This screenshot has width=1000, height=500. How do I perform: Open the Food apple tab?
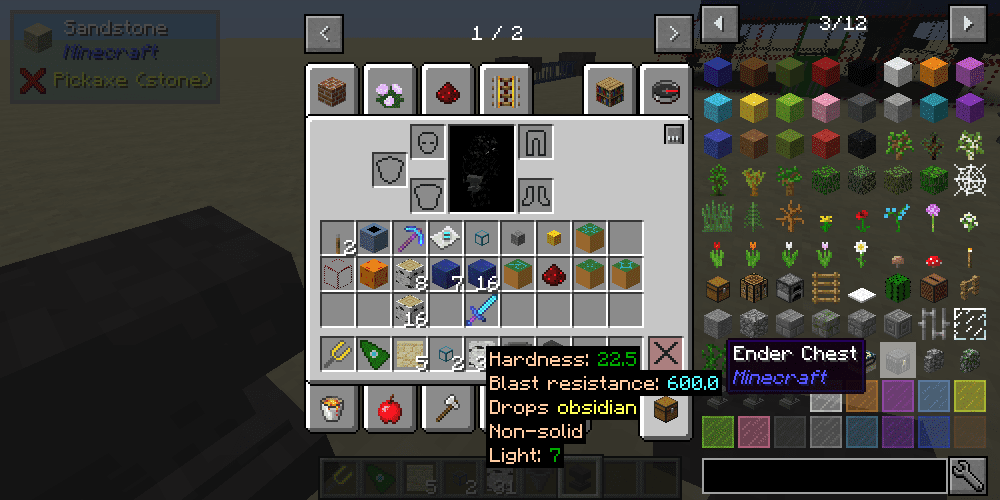click(390, 408)
